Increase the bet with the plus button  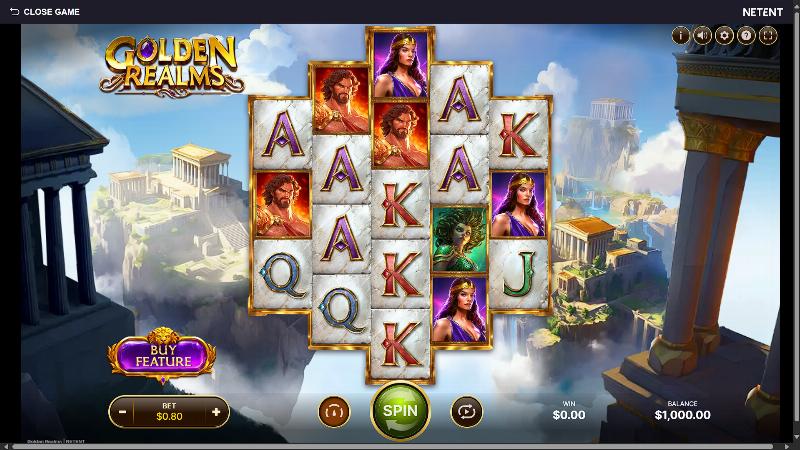tap(215, 410)
